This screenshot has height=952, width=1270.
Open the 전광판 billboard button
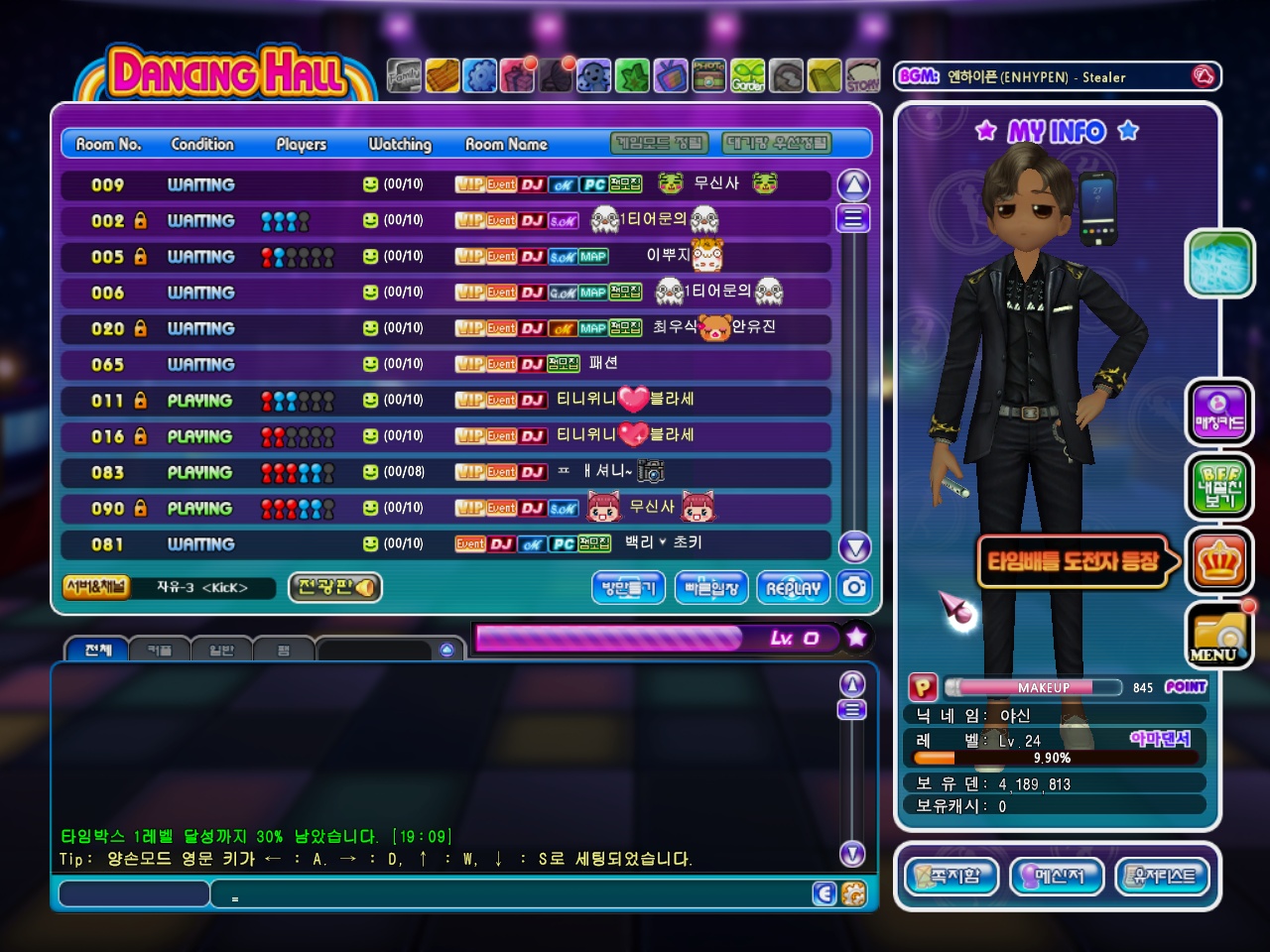pyautogui.click(x=335, y=587)
